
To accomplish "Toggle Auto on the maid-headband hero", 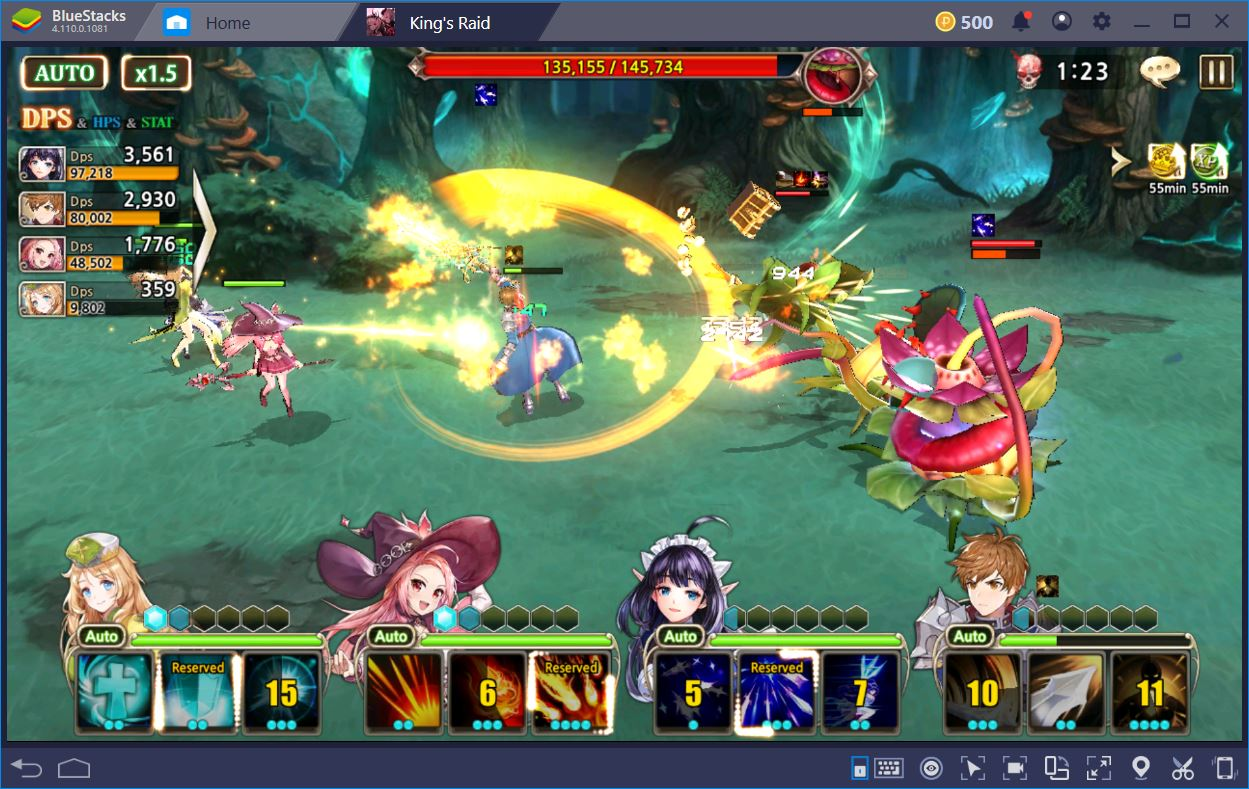I will tap(681, 636).
